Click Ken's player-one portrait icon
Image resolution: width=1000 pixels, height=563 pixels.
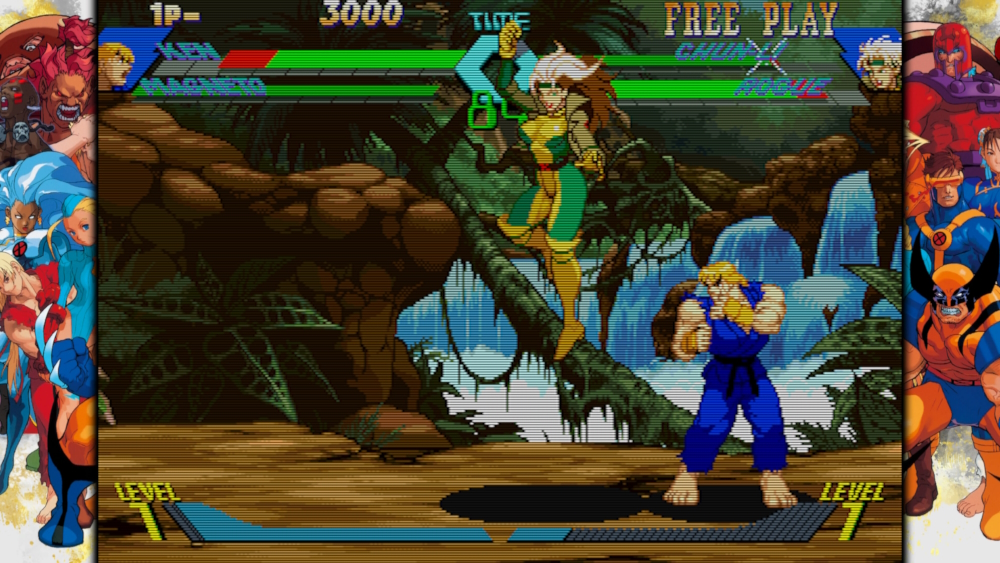115,64
